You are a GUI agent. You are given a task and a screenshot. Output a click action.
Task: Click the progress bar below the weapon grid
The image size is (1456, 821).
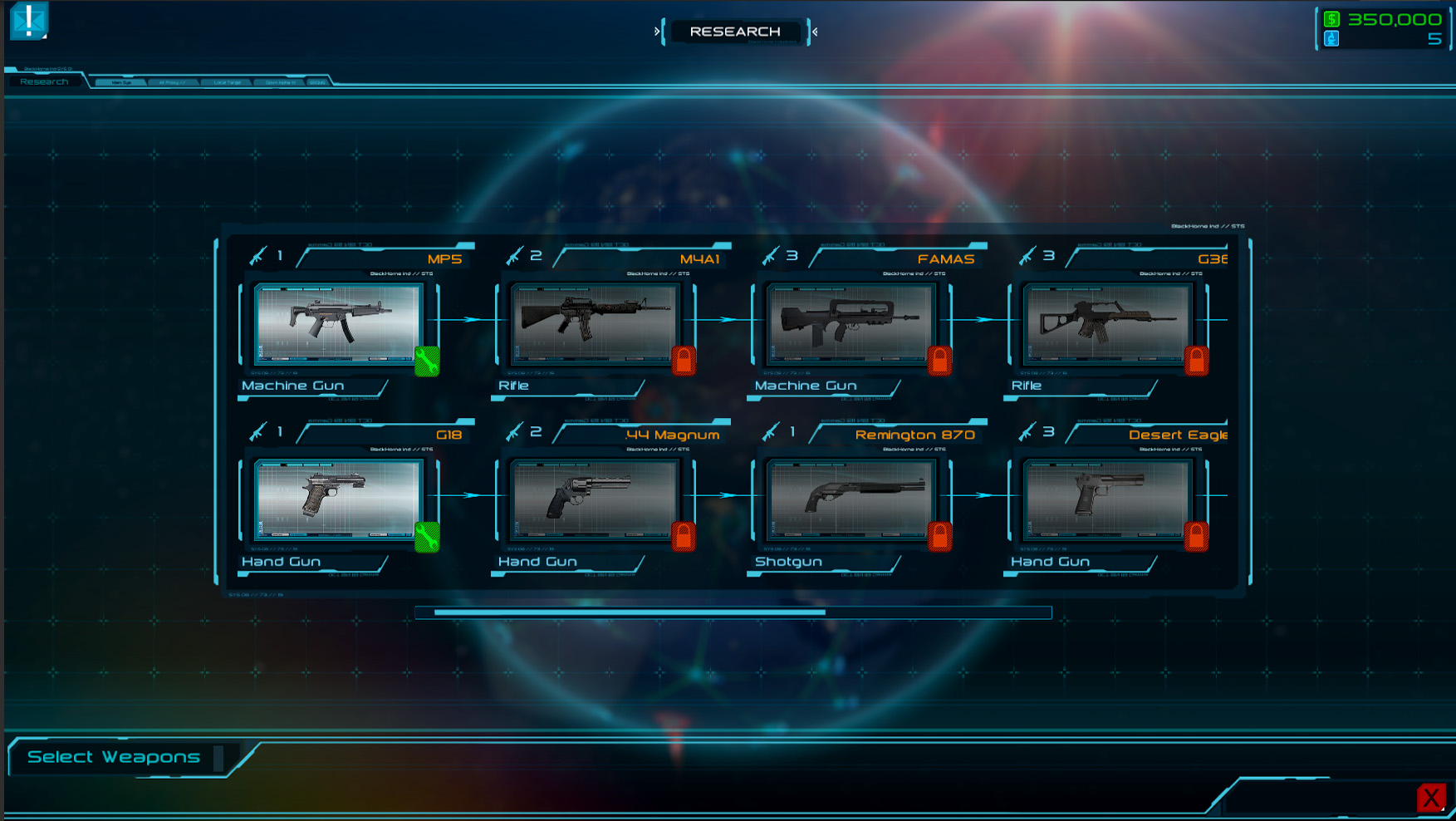[733, 612]
